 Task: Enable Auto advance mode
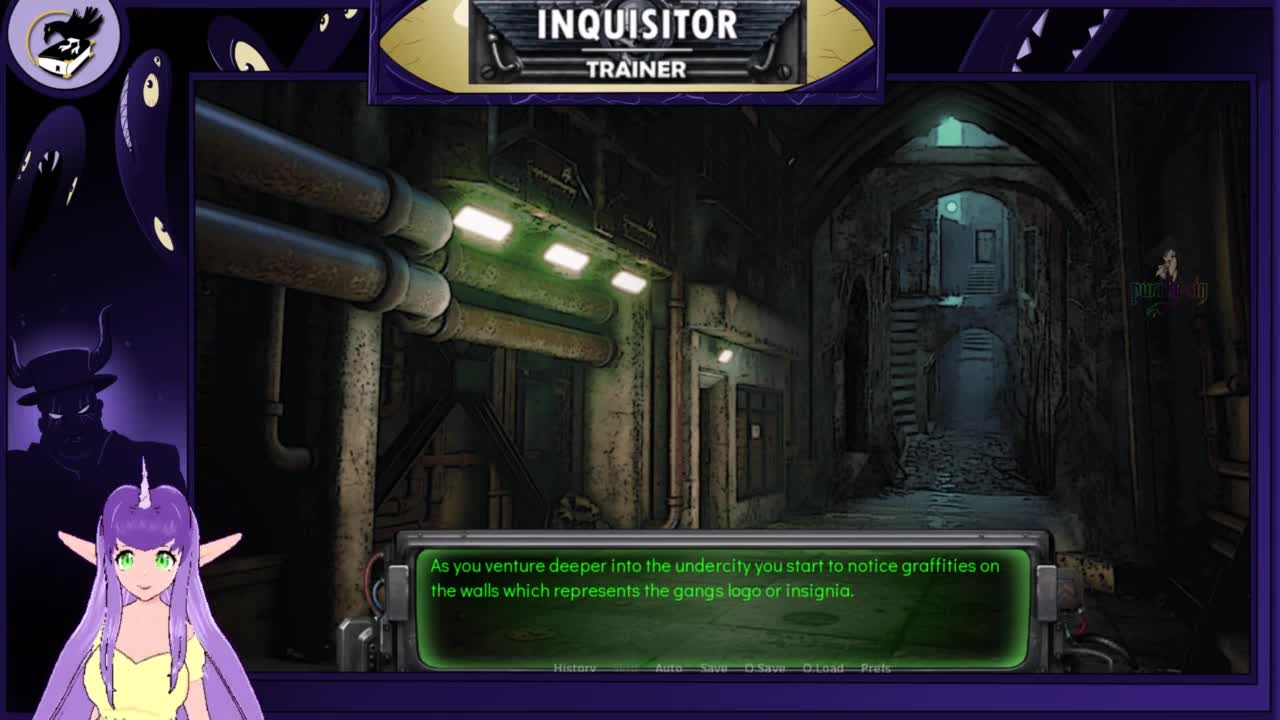click(x=668, y=668)
